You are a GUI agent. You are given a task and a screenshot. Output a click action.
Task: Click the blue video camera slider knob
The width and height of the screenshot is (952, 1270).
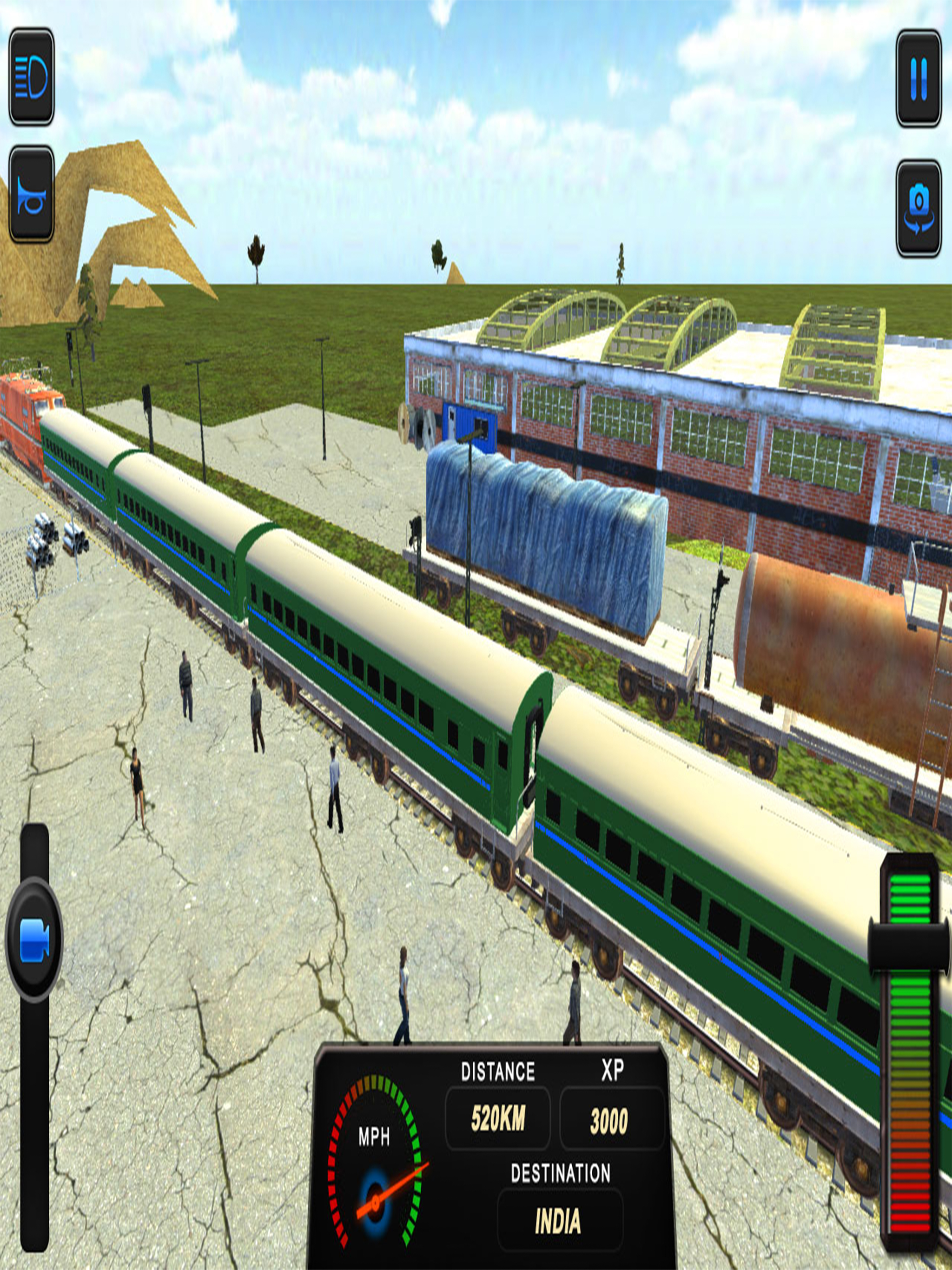(34, 940)
